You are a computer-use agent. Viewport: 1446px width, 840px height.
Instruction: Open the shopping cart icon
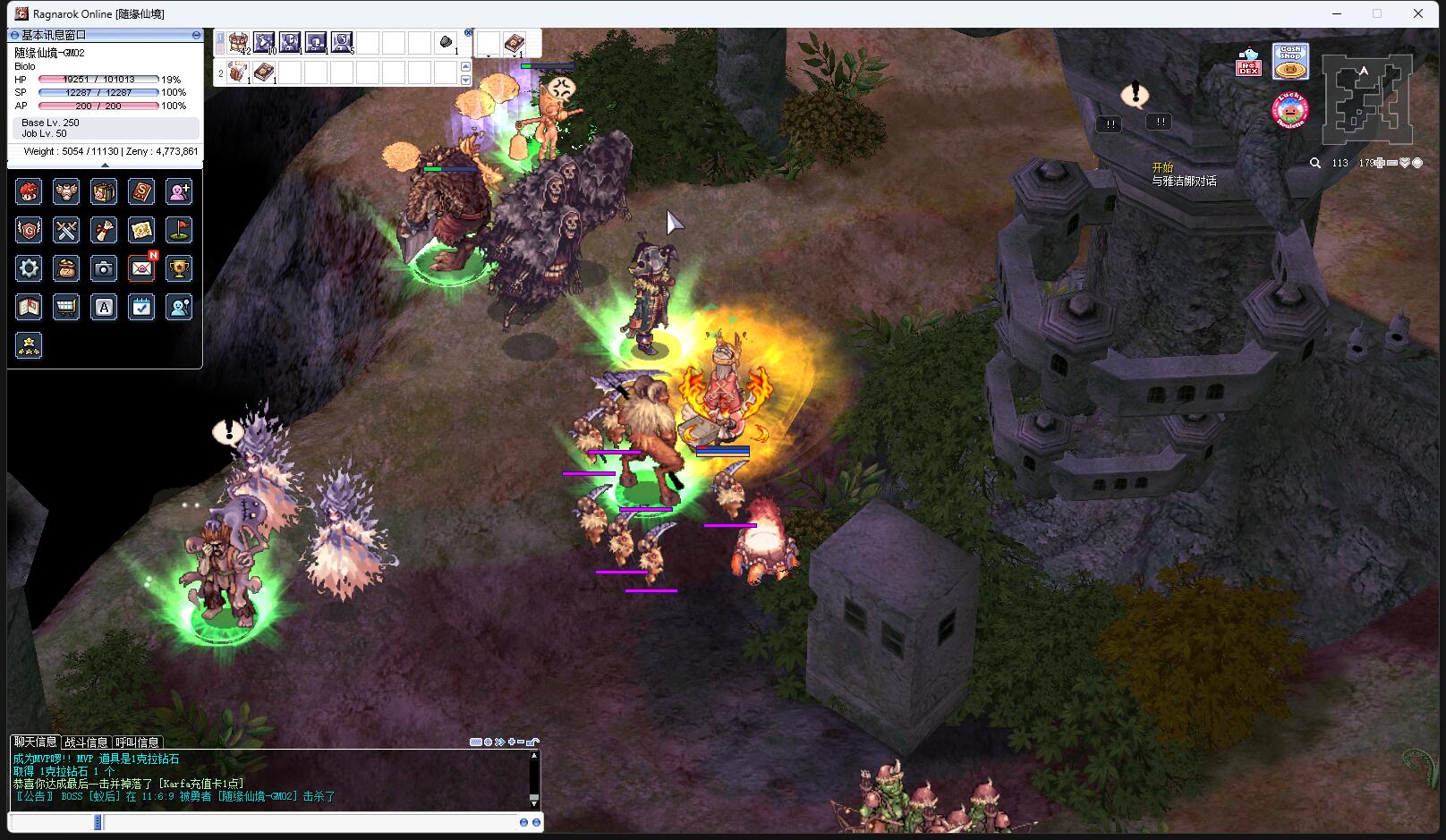click(66, 308)
